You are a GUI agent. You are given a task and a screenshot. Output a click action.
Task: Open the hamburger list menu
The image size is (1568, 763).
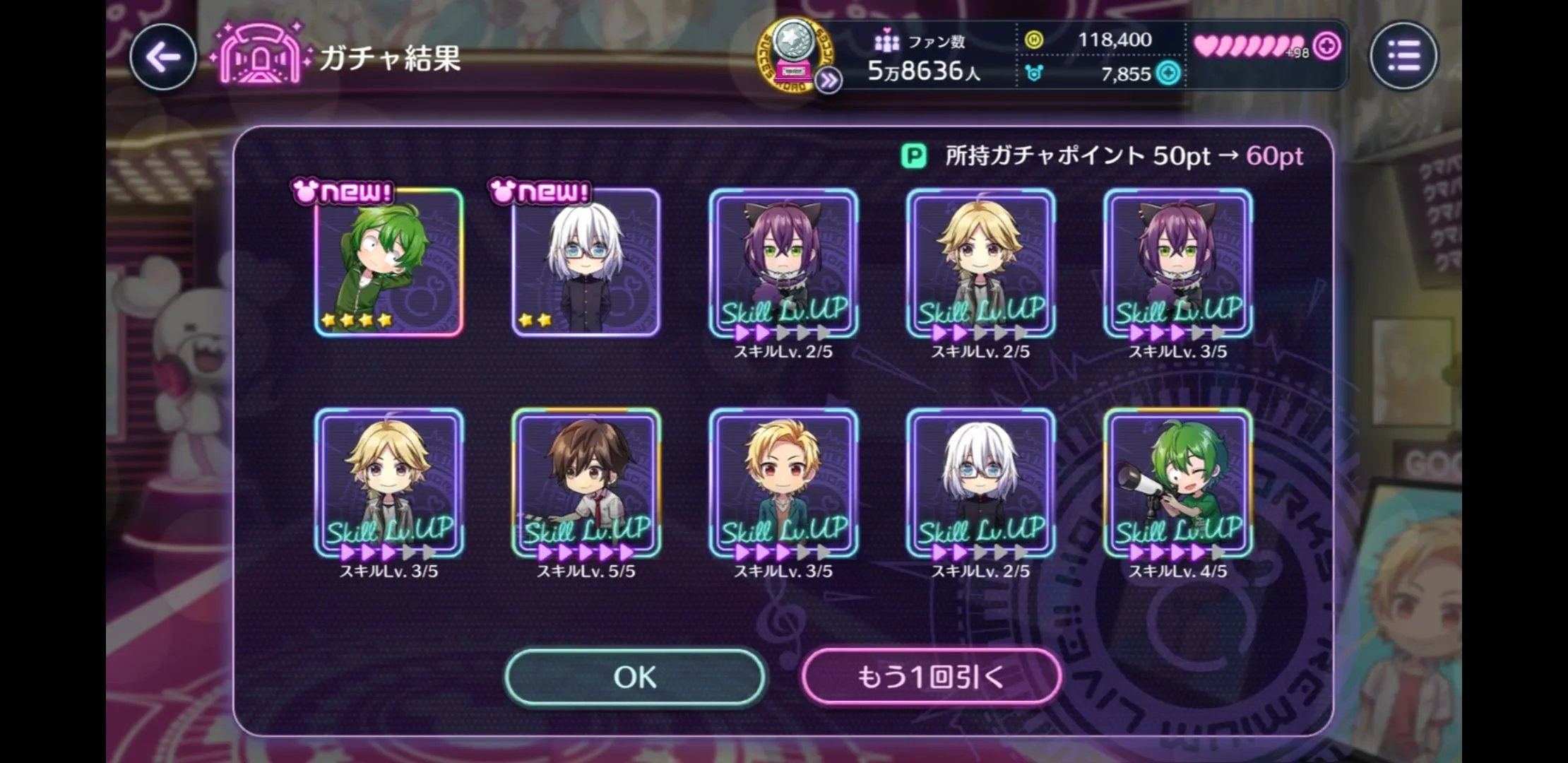coord(1403,56)
